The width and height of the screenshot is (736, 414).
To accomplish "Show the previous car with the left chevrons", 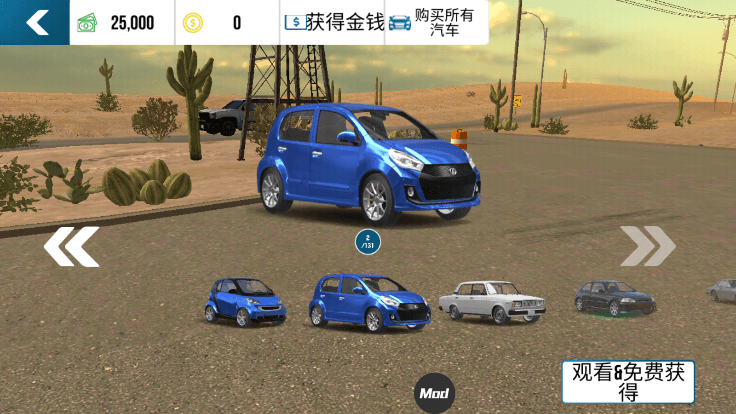I will 71,246.
